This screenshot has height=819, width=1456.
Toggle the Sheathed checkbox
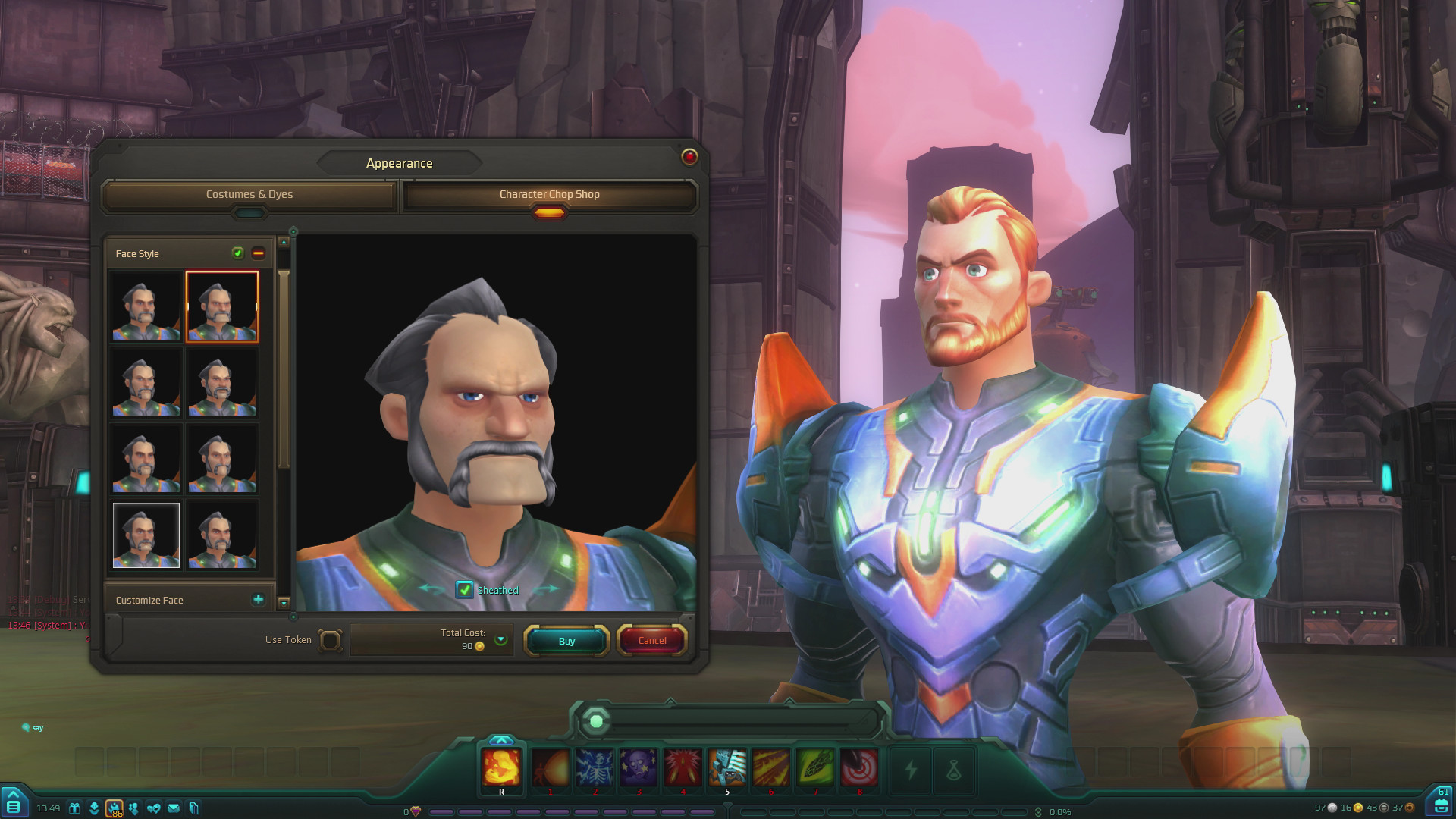click(464, 590)
